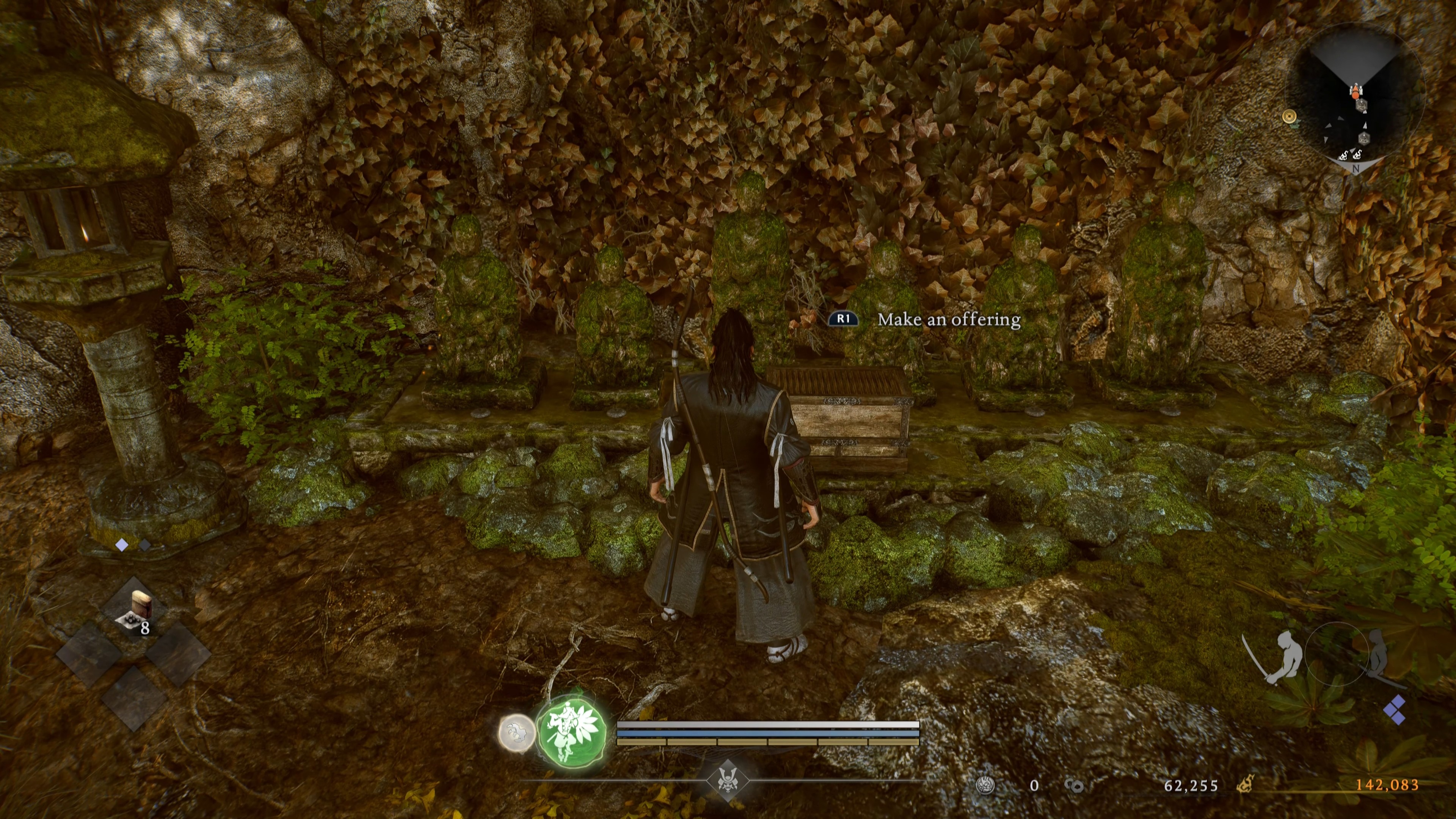
Task: Click the orange amrita flame icon
Action: click(x=1244, y=784)
